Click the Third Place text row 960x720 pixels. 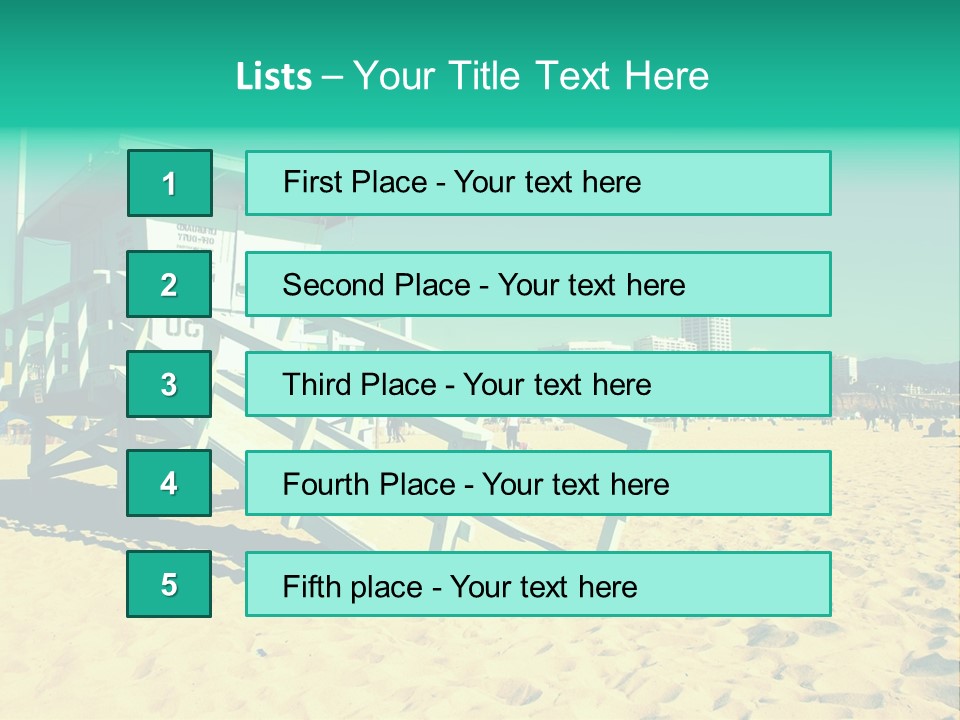[538, 384]
